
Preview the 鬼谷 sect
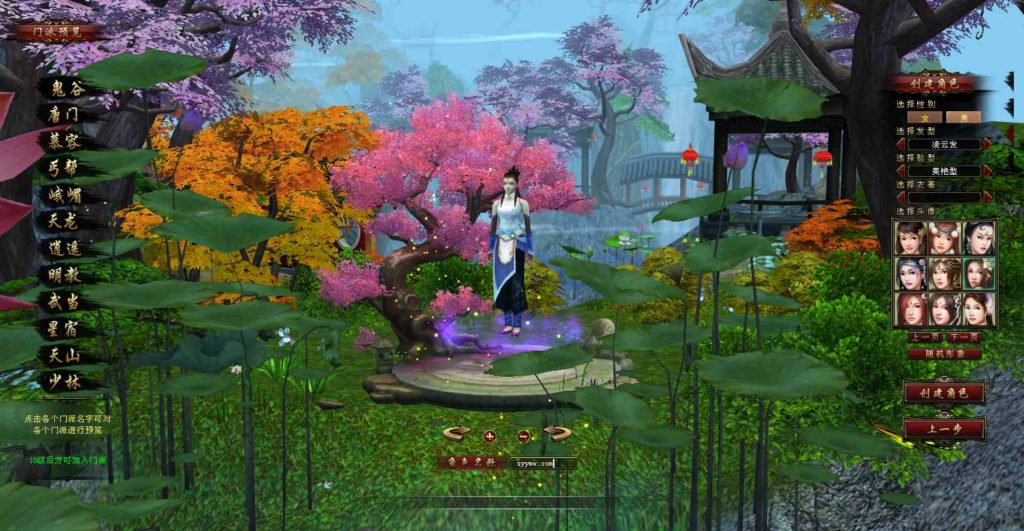tap(62, 88)
